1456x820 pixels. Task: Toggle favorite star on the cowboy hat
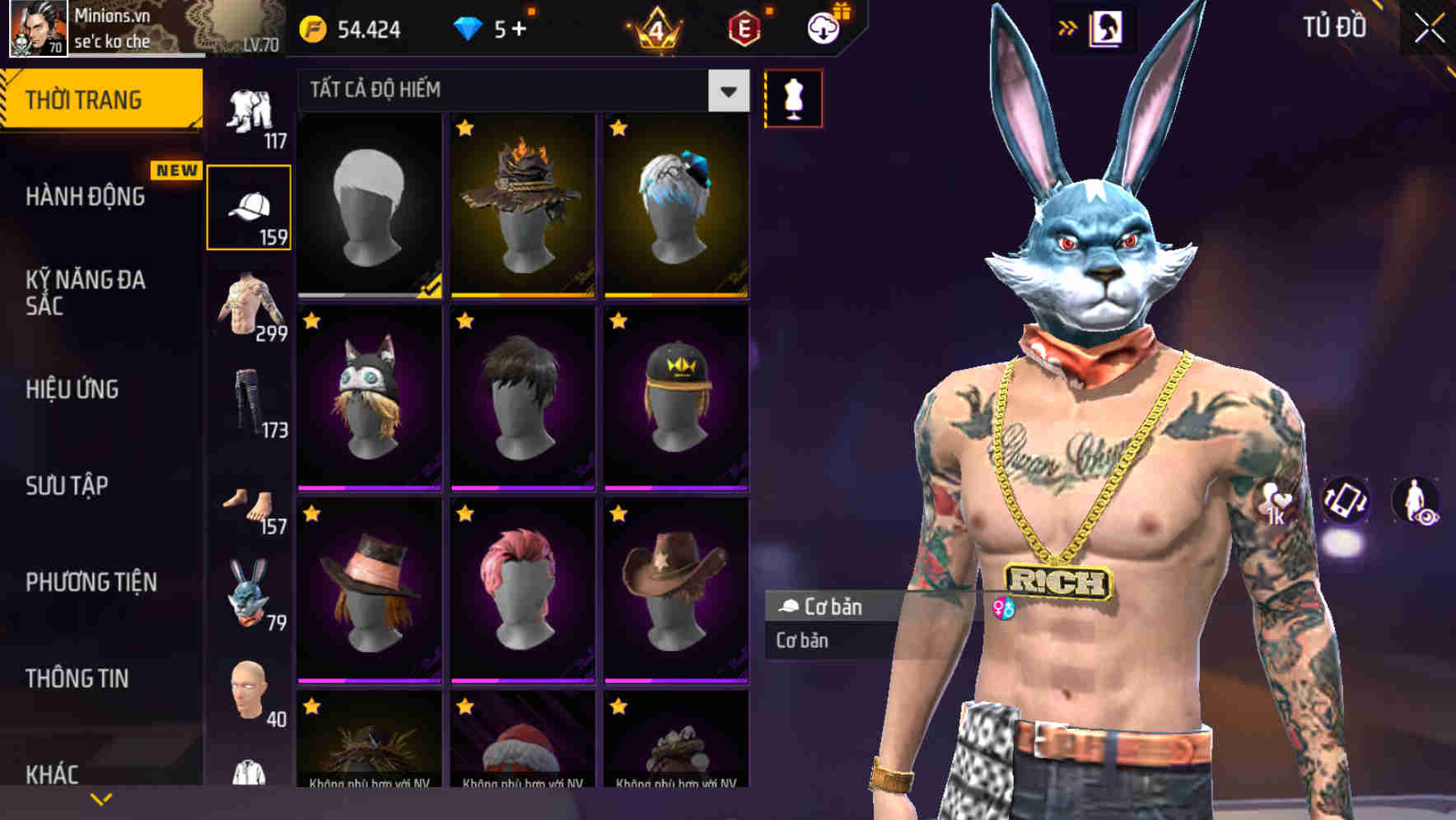[x=619, y=514]
